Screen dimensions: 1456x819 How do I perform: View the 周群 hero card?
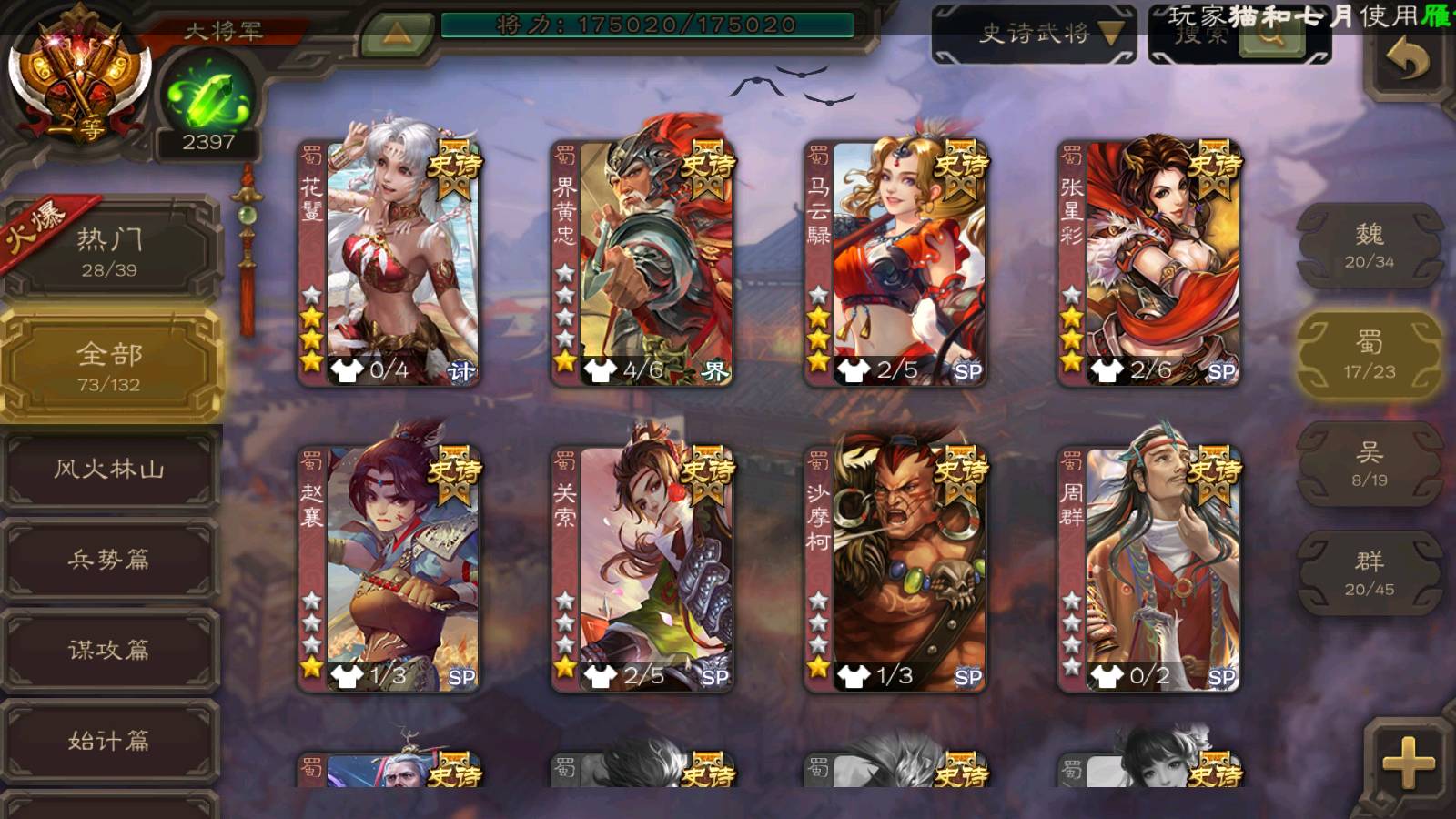coord(1148,569)
